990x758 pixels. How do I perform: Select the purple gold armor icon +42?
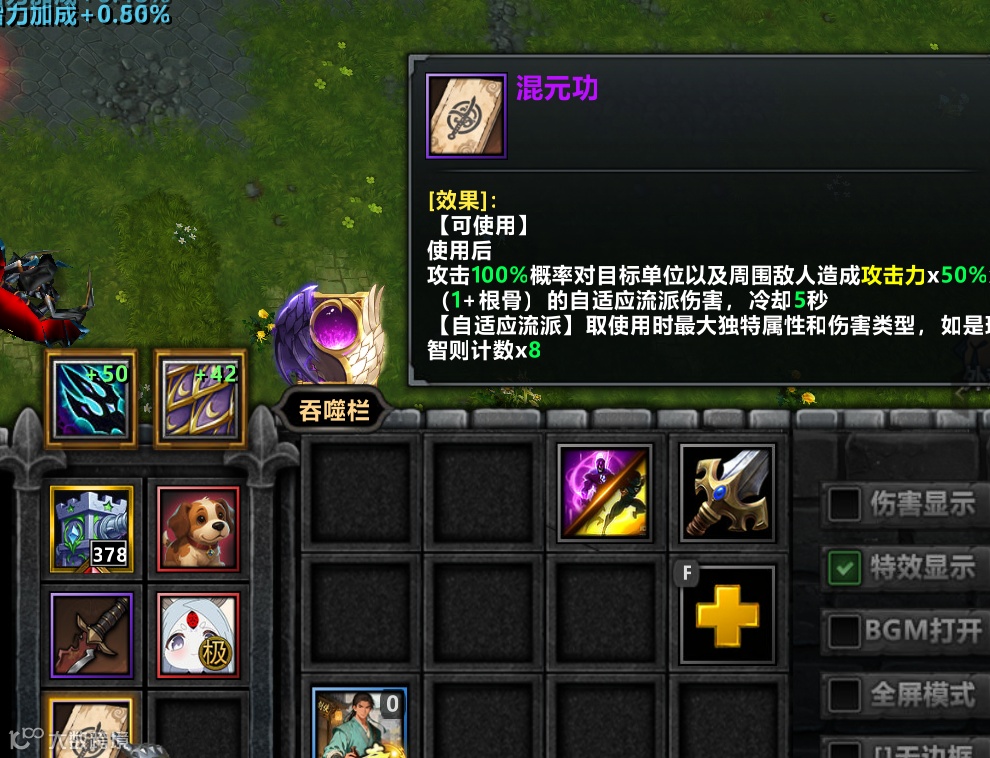point(200,399)
